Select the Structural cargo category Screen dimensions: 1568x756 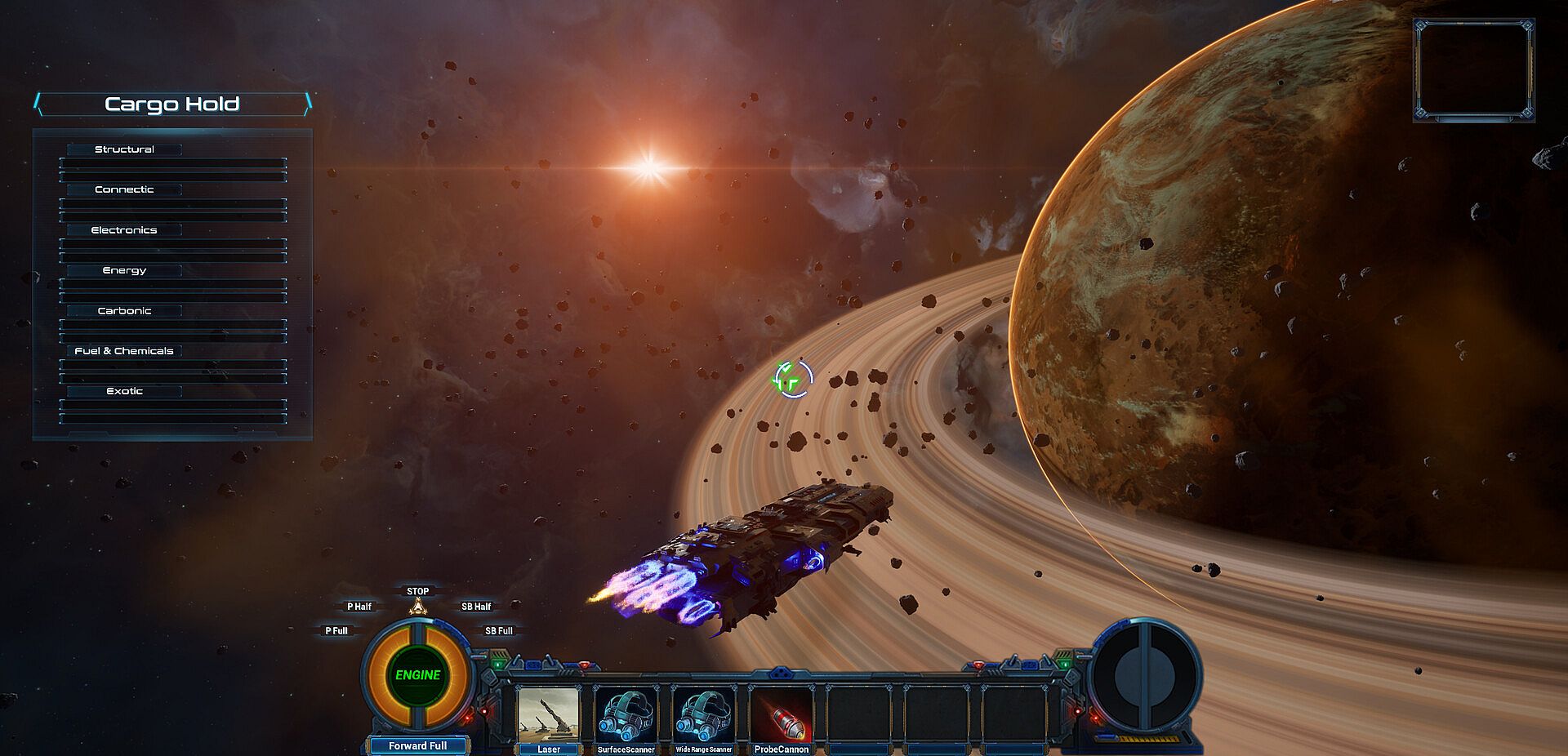click(x=124, y=149)
